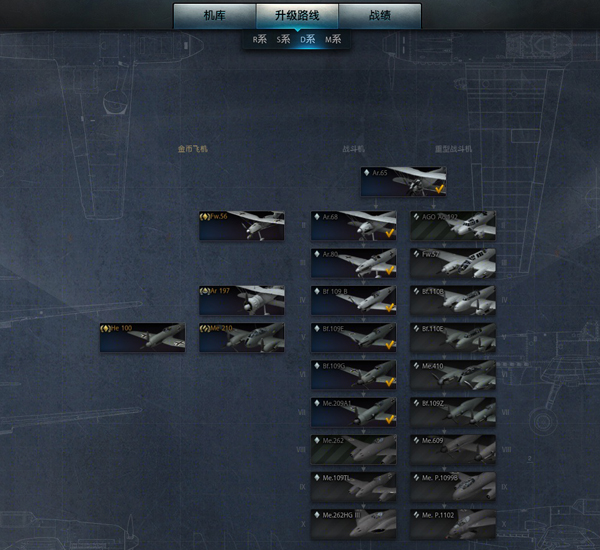Image resolution: width=600 pixels, height=550 pixels.
Task: Choose the Fw.56 premium aircraft
Action: click(x=241, y=225)
